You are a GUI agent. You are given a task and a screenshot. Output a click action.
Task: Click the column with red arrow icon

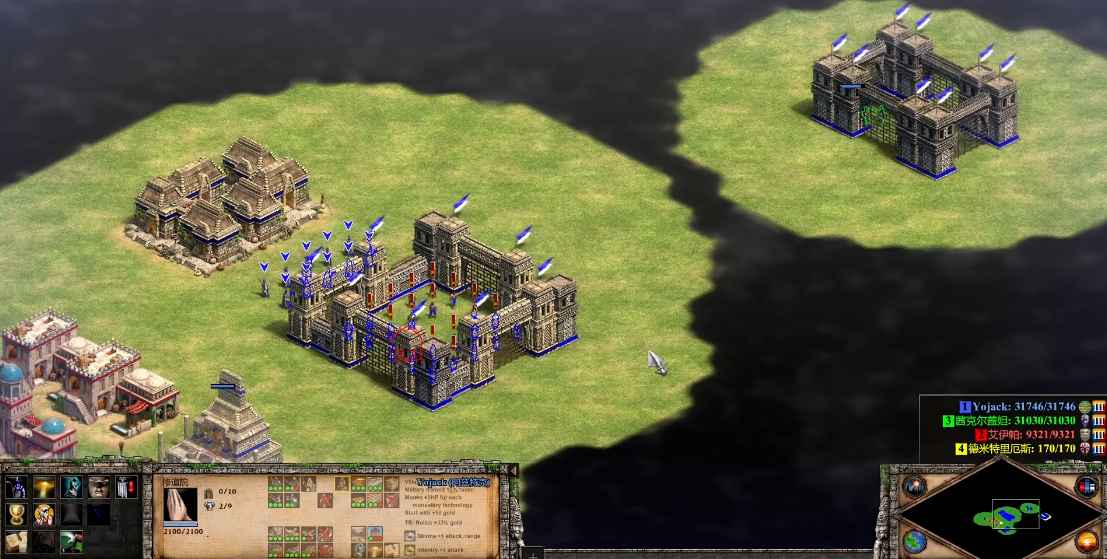click(125, 488)
